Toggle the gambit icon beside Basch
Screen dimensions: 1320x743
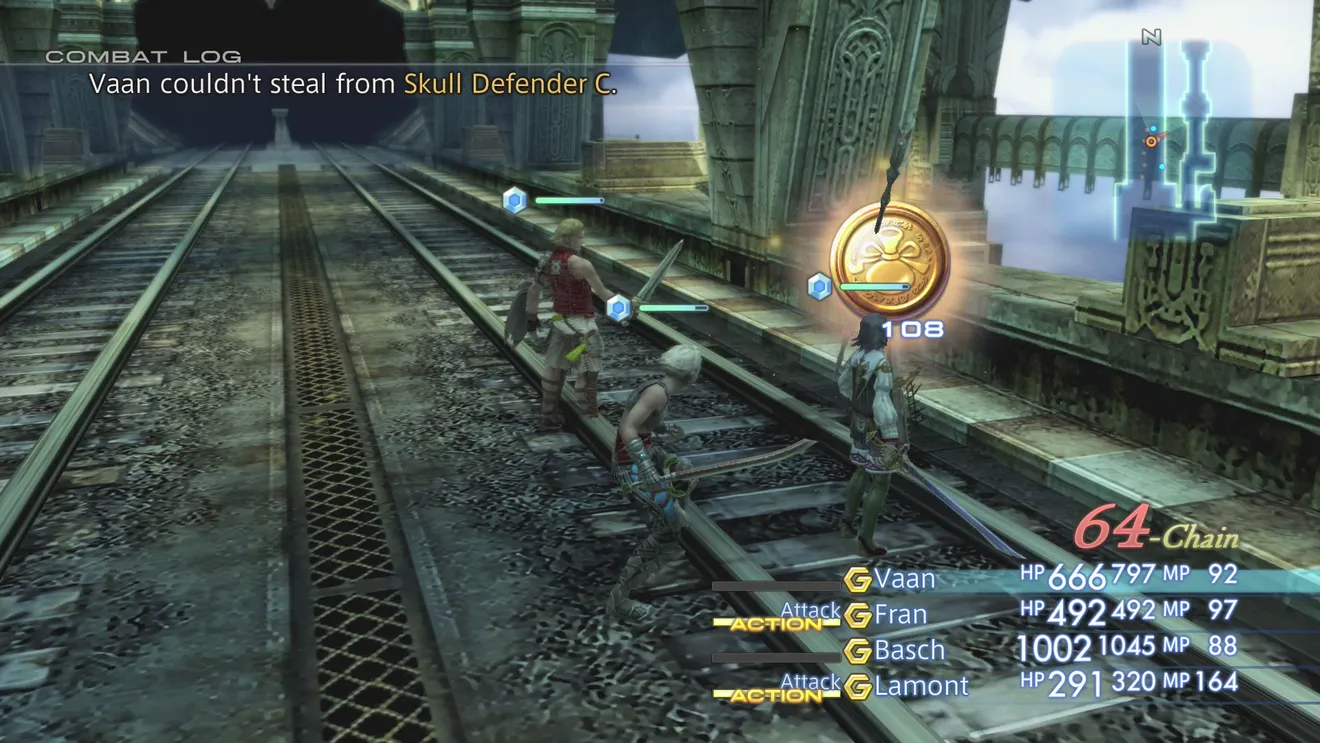coord(857,651)
